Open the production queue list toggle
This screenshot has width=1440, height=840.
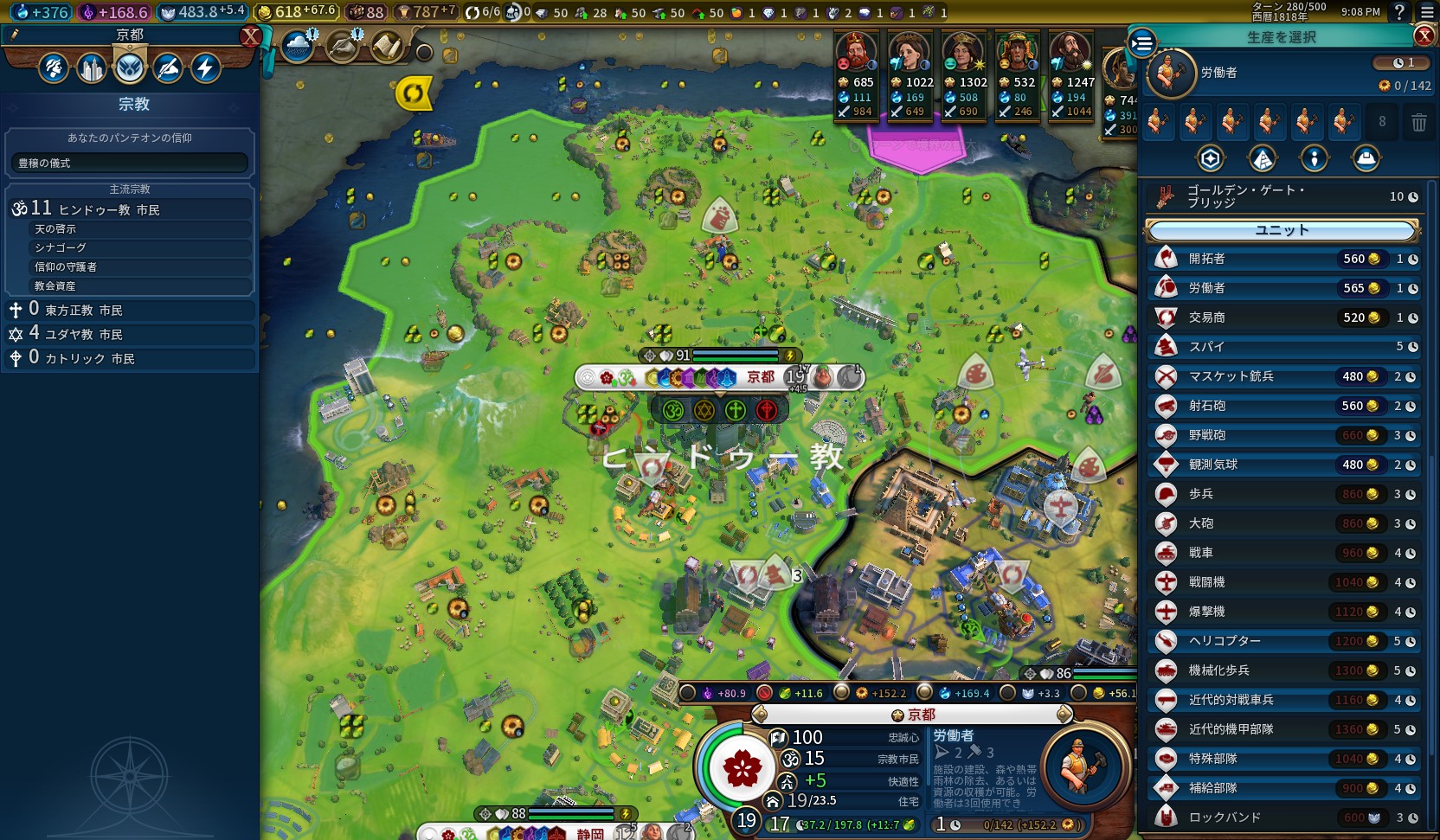(1142, 42)
